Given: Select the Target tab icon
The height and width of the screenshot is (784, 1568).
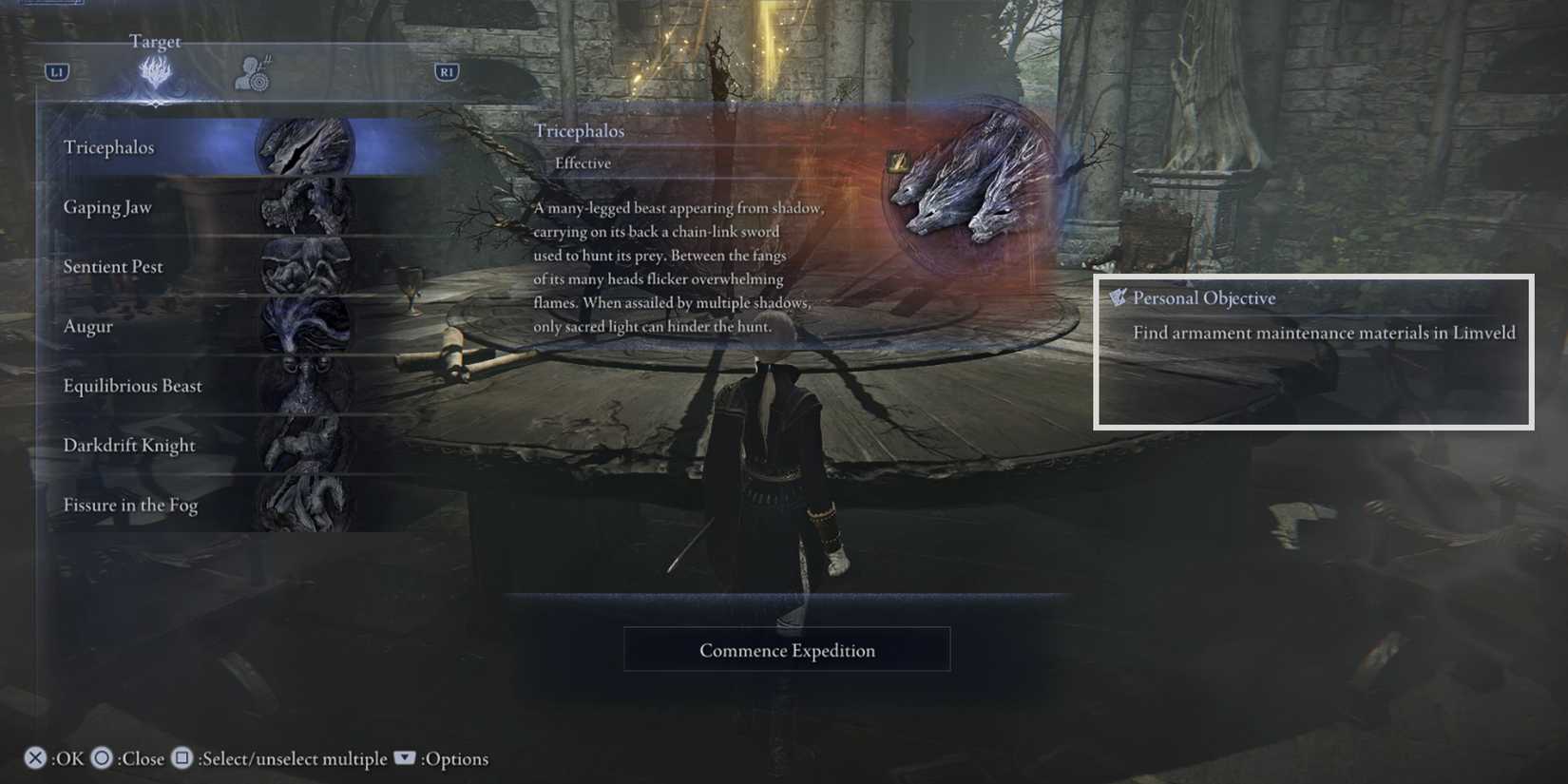Looking at the screenshot, I should [x=154, y=71].
